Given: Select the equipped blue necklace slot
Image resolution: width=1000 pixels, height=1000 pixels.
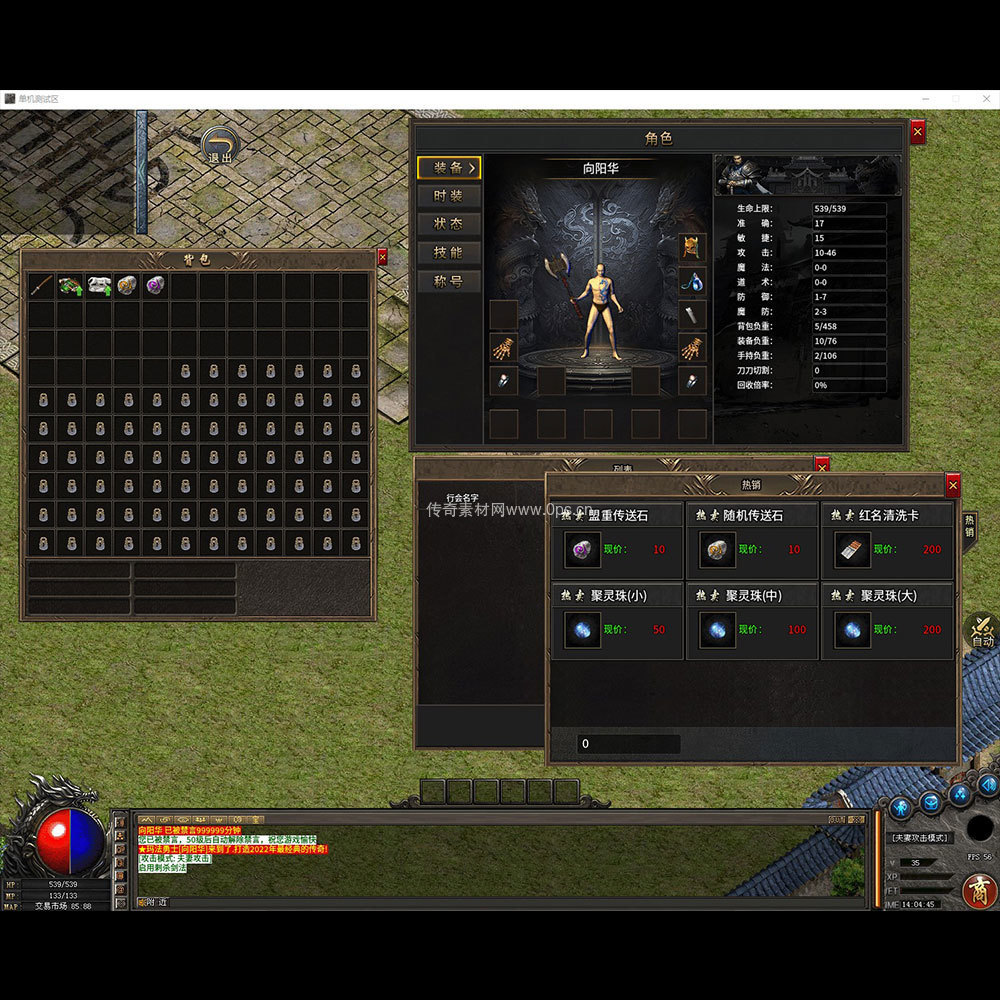Looking at the screenshot, I should point(692,281).
